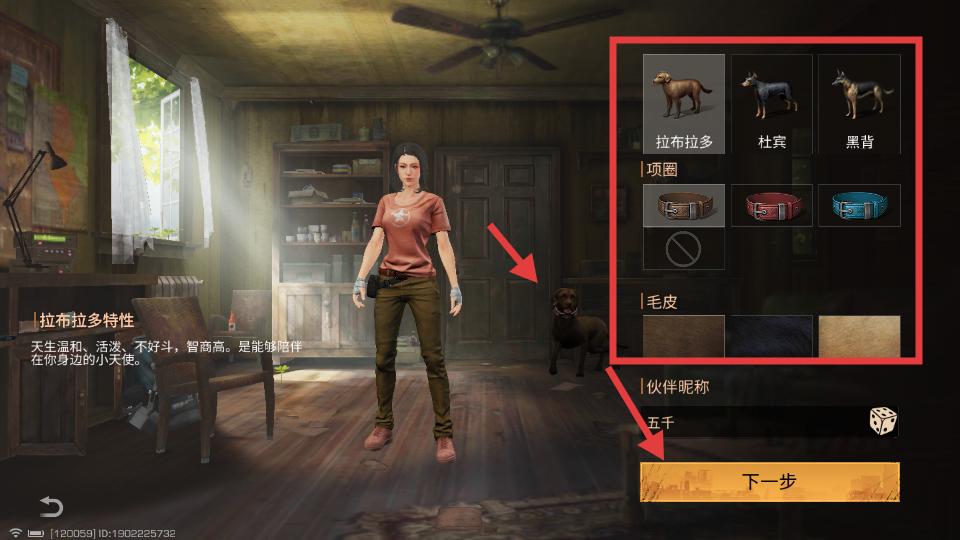Select the no-collar option
The image size is (960, 540).
tap(684, 249)
